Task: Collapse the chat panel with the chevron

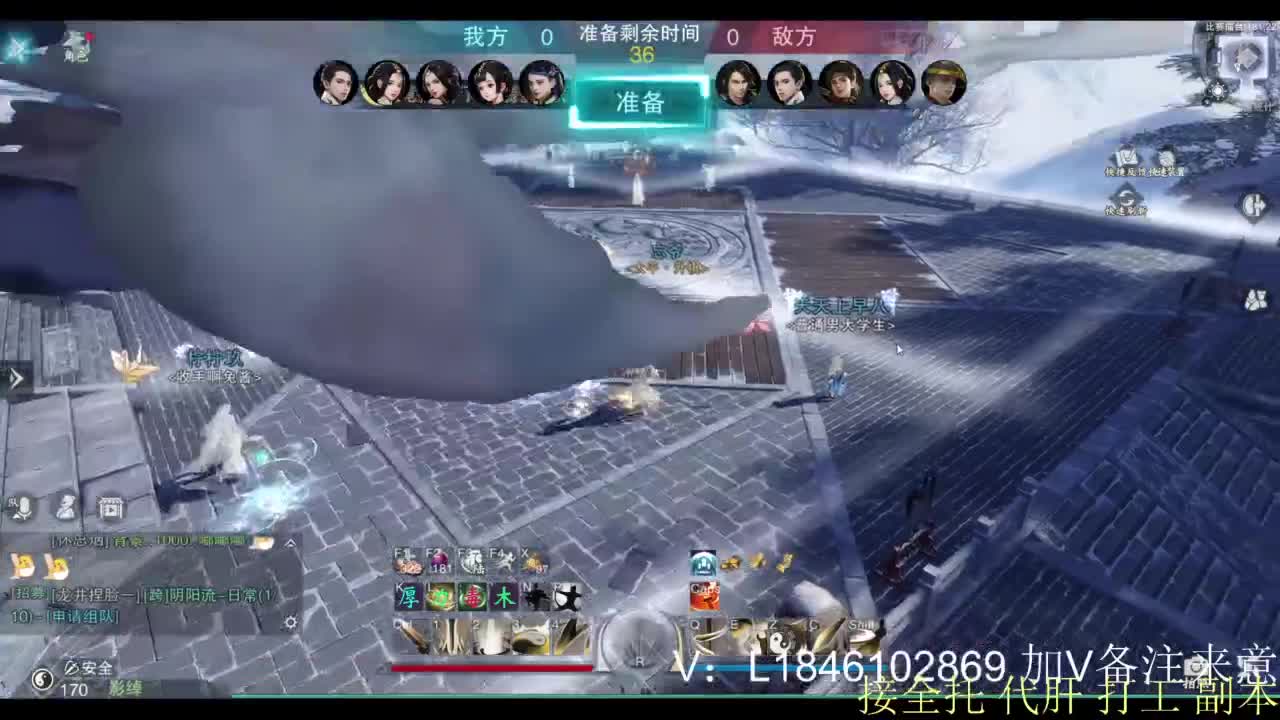Action: pyautogui.click(x=290, y=542)
